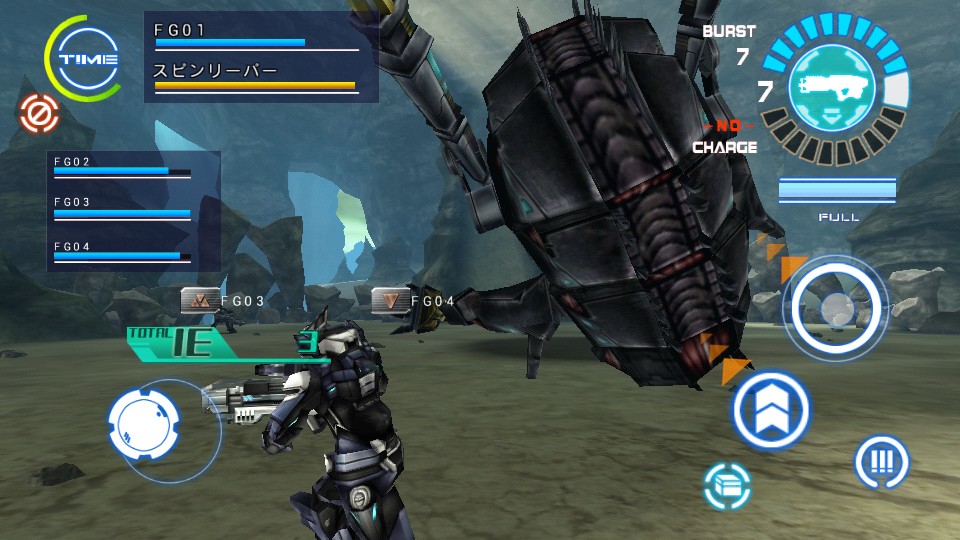Screen dimensions: 960x540
Task: Fire using the large circular attack button
Action: 835,308
